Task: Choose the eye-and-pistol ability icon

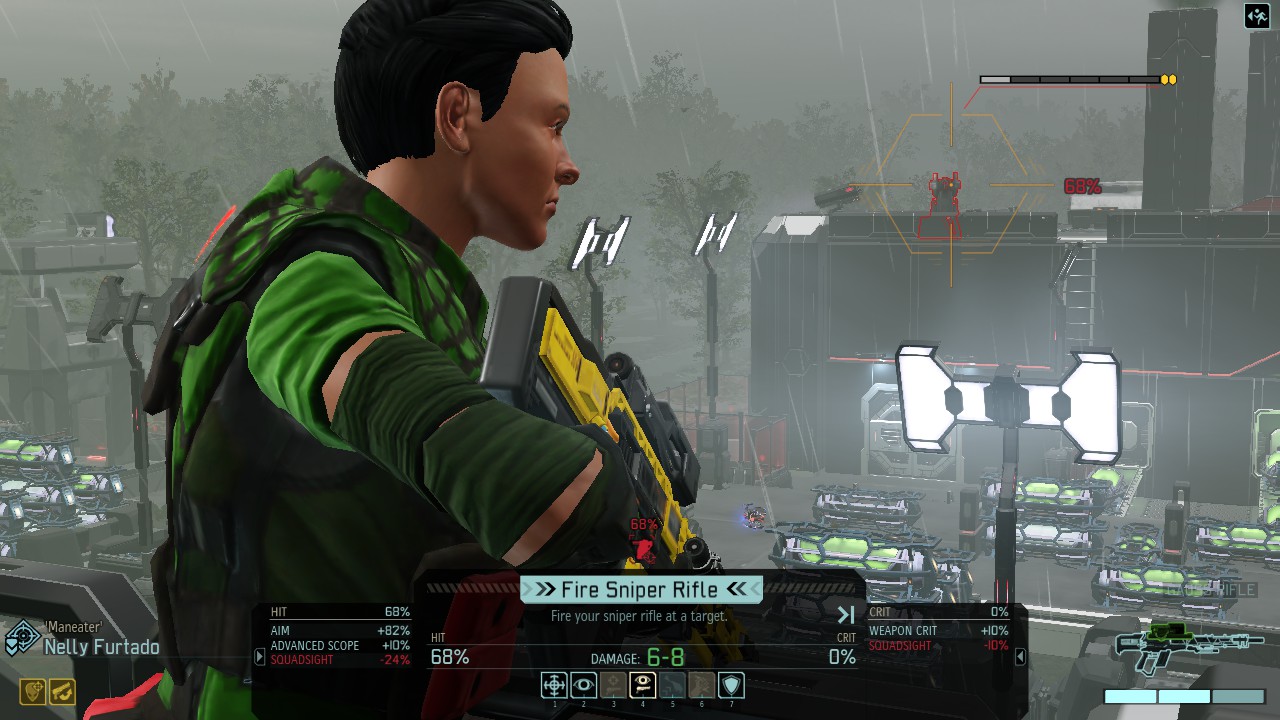Action: (x=643, y=684)
